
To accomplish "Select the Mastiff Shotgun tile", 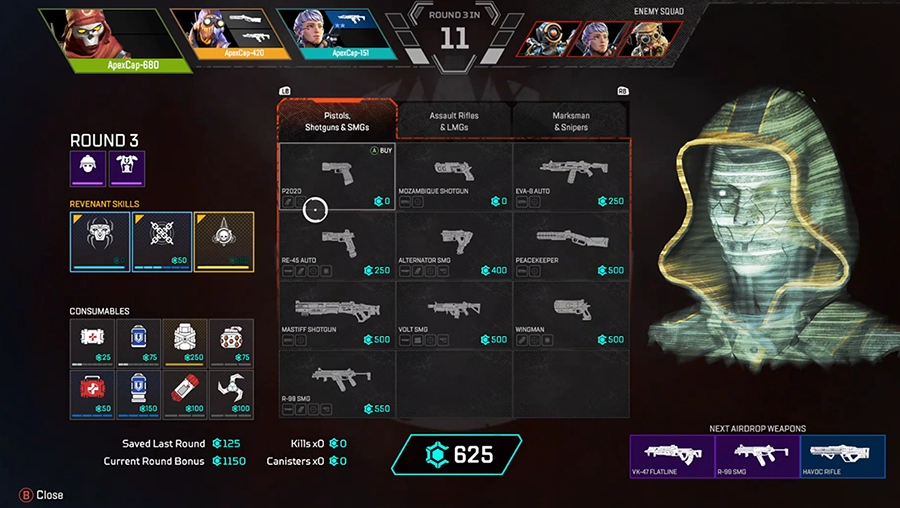I will click(337, 314).
